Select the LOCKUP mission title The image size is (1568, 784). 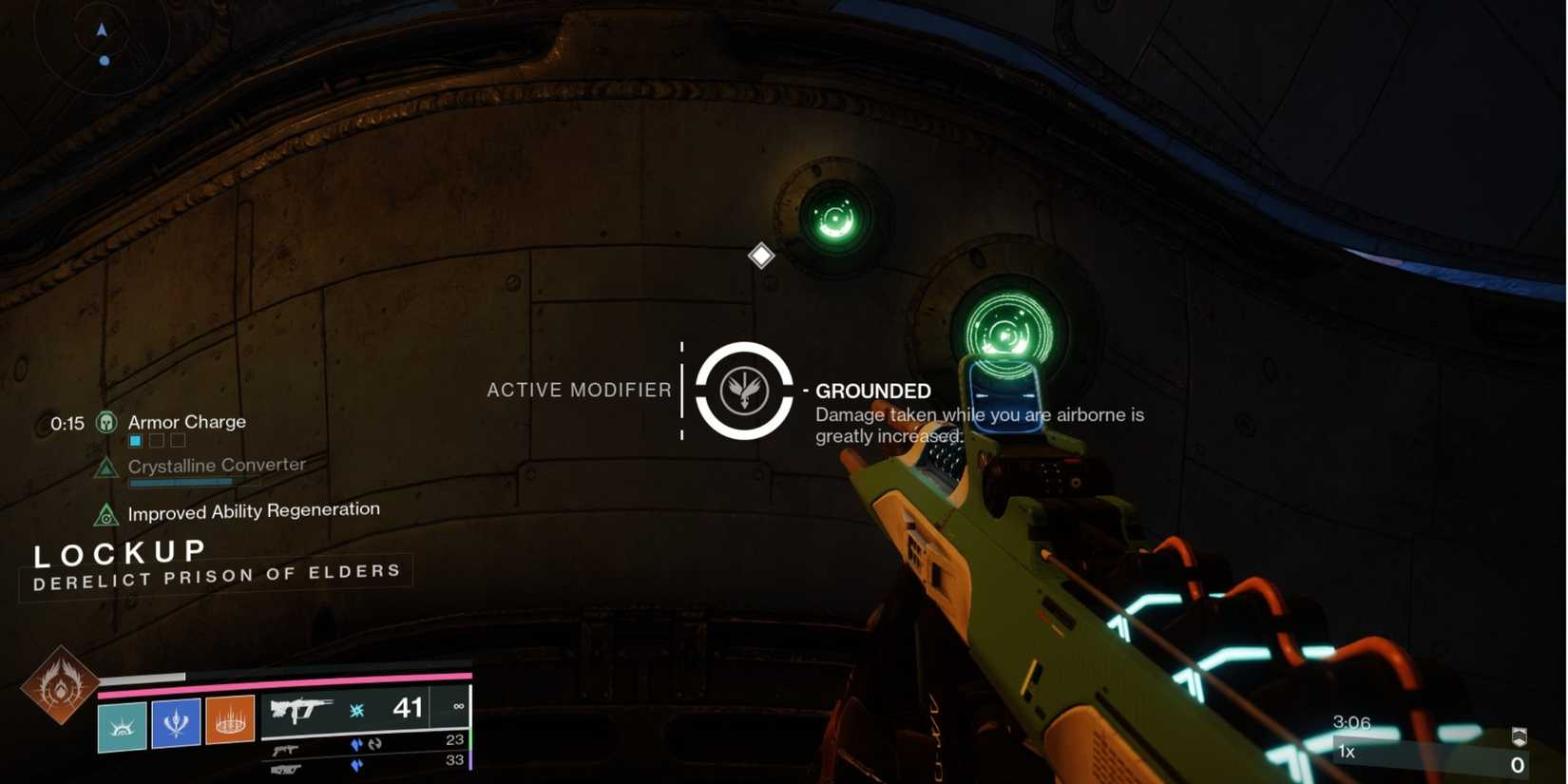click(x=118, y=552)
